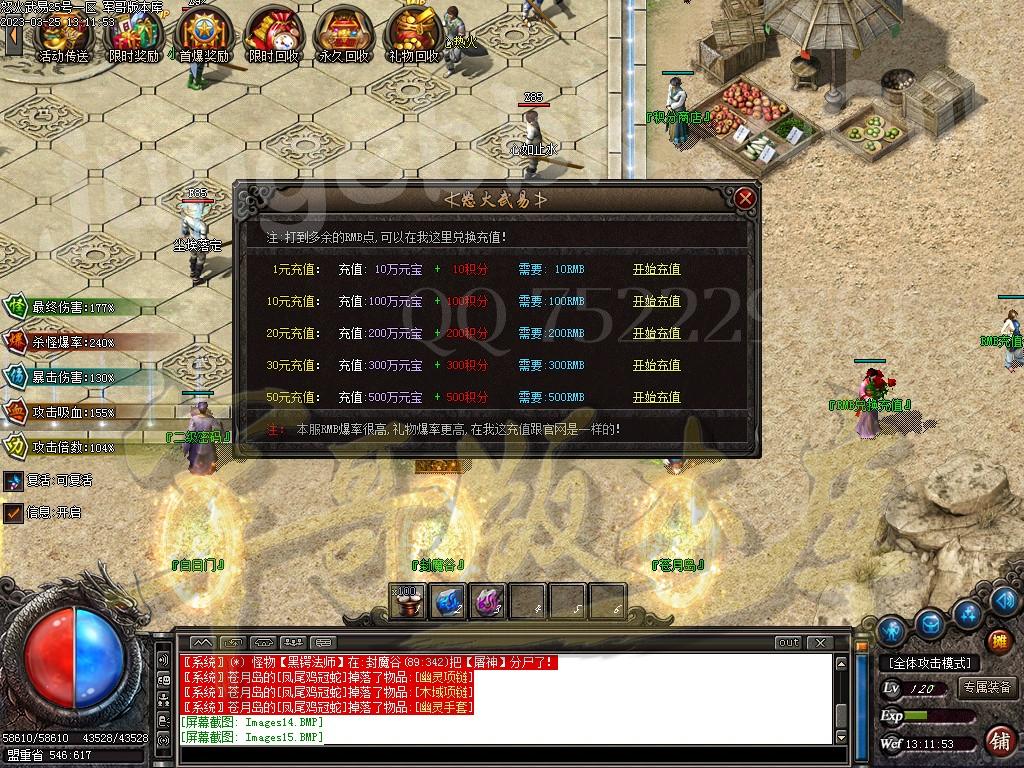
Task: Open the 限时奖励 timed reward icon
Action: (133, 34)
